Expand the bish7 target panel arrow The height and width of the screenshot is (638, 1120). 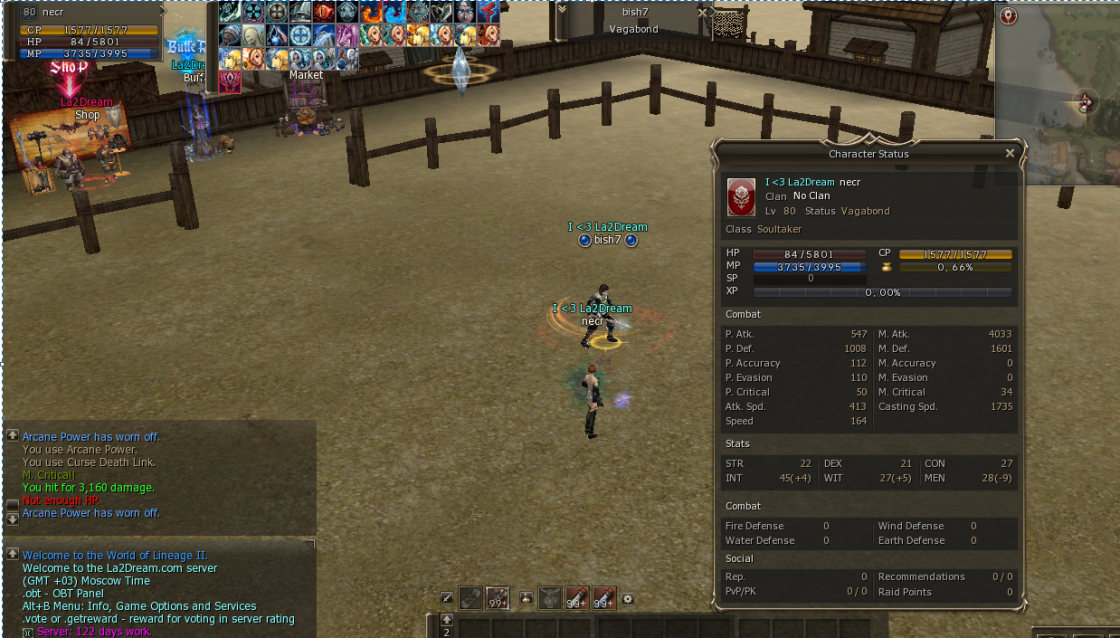click(562, 9)
